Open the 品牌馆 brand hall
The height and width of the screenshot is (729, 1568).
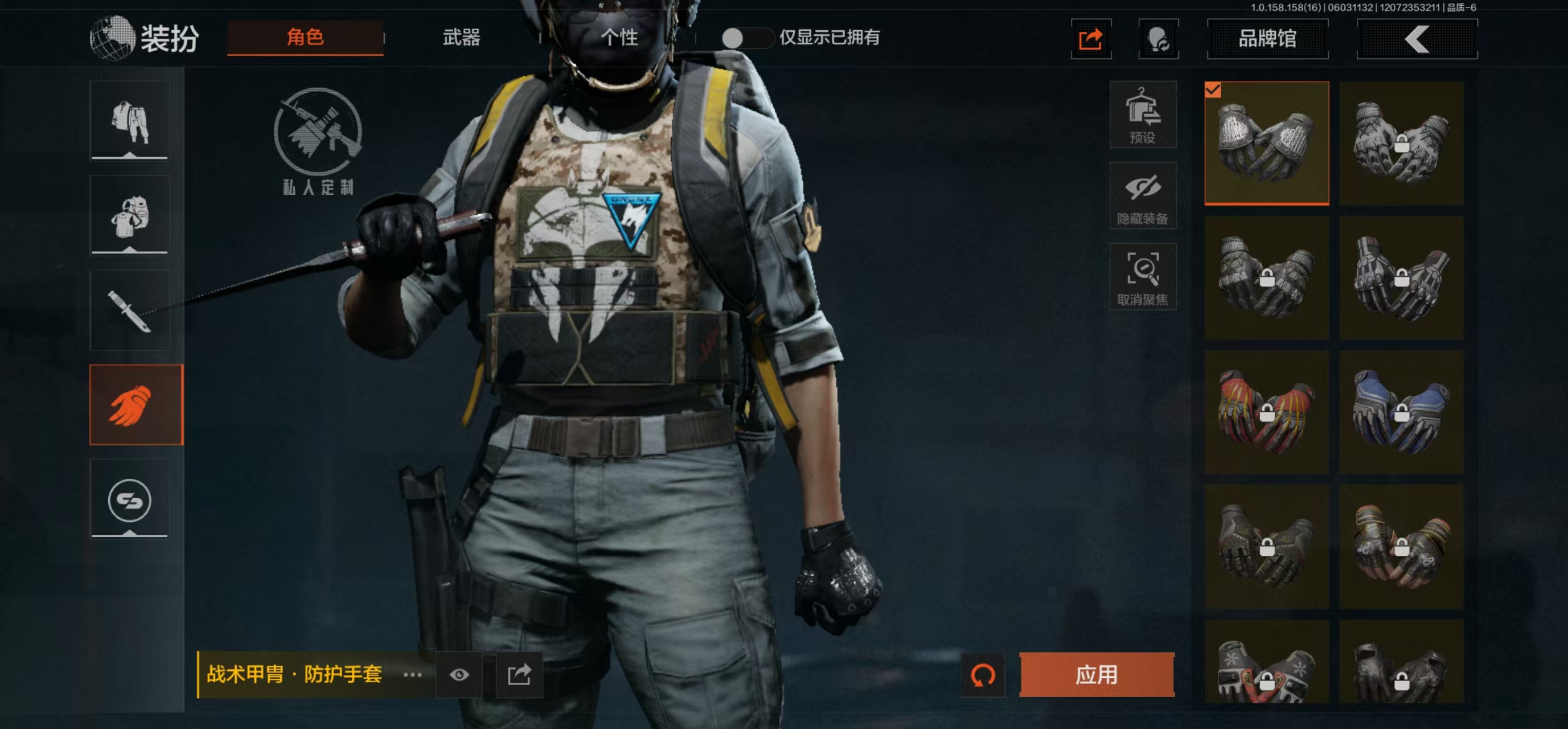[x=1267, y=39]
